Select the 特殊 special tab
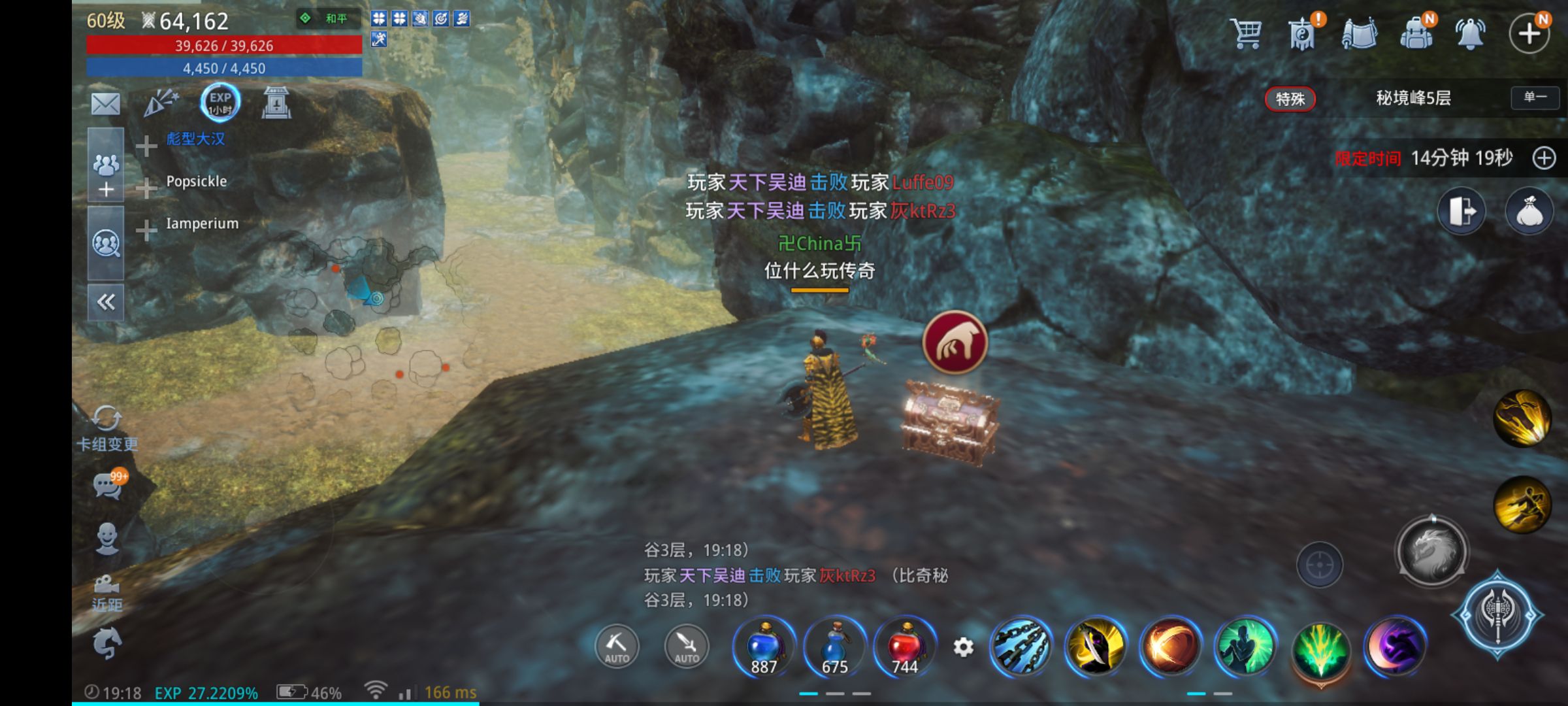 1290,99
